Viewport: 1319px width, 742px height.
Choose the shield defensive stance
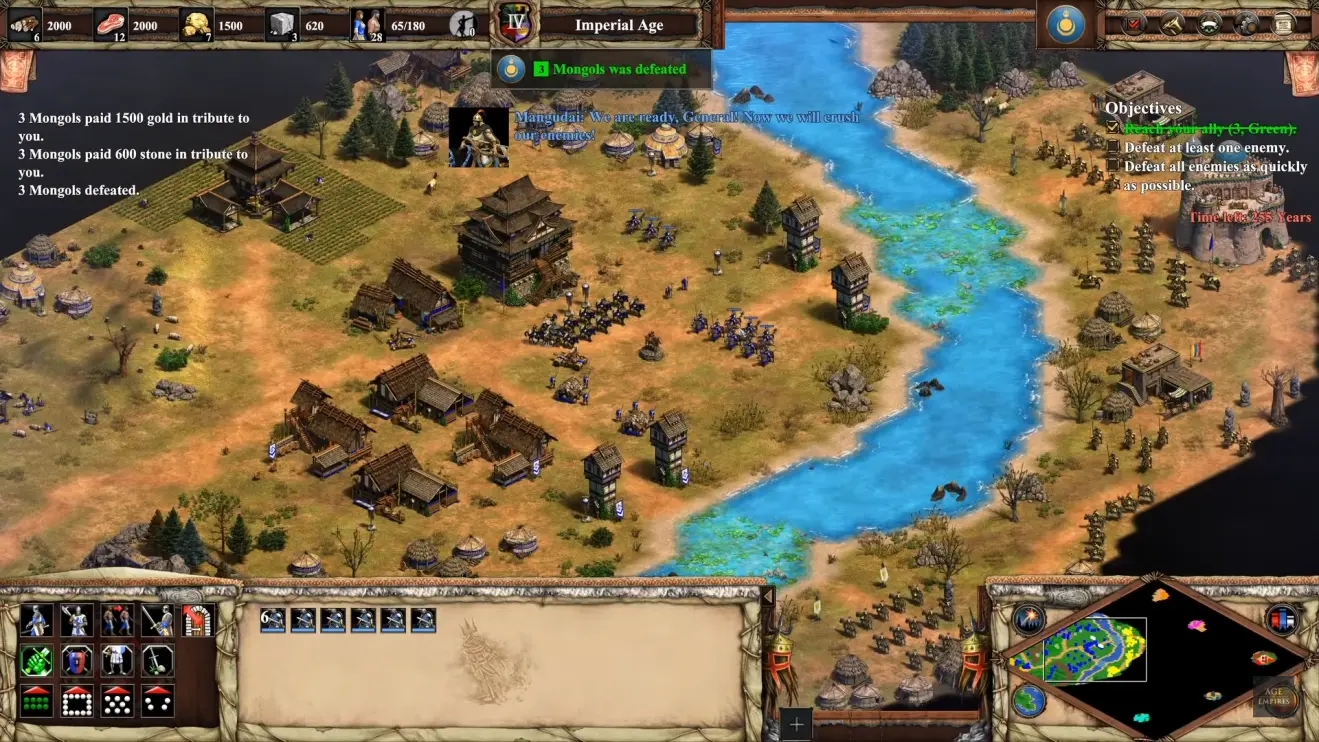[76, 660]
